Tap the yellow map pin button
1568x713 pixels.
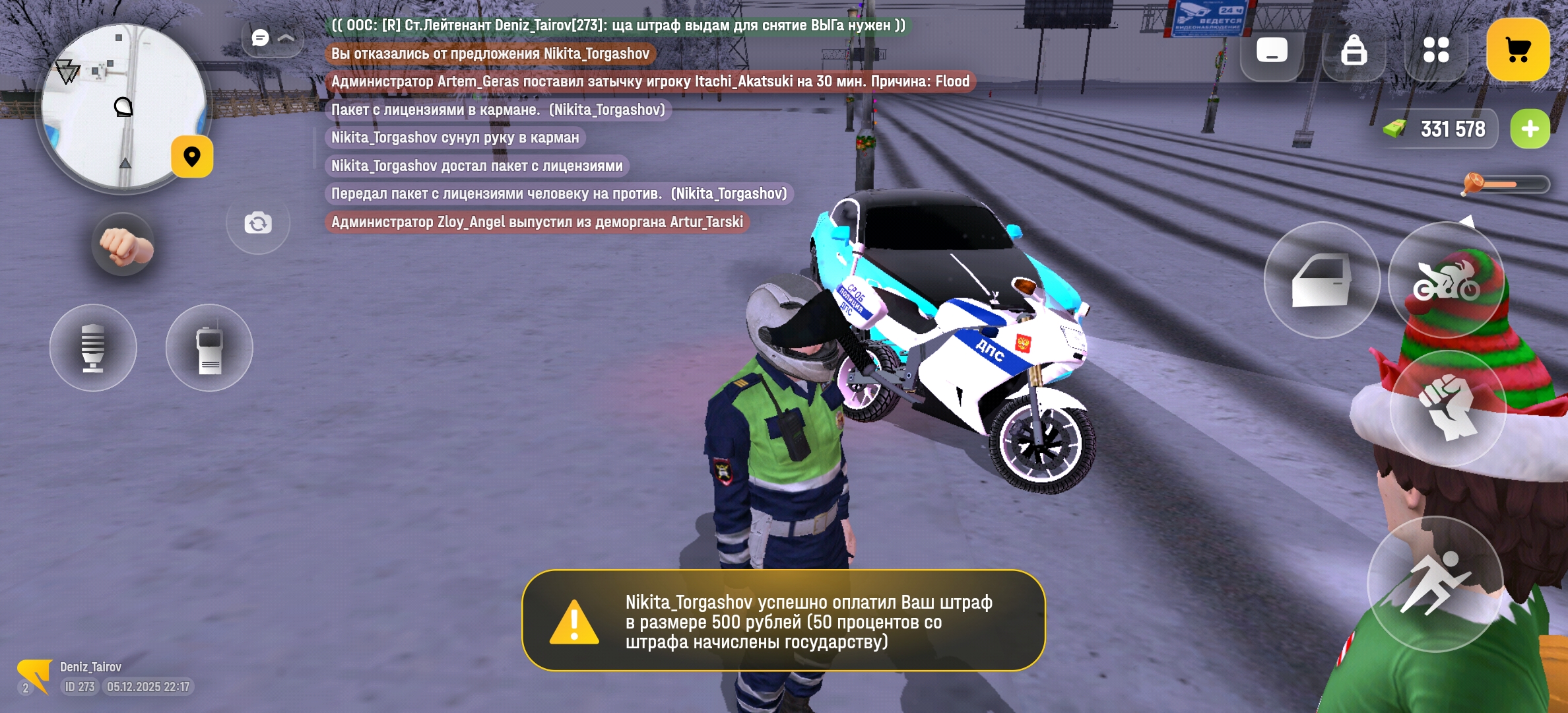[x=192, y=157]
